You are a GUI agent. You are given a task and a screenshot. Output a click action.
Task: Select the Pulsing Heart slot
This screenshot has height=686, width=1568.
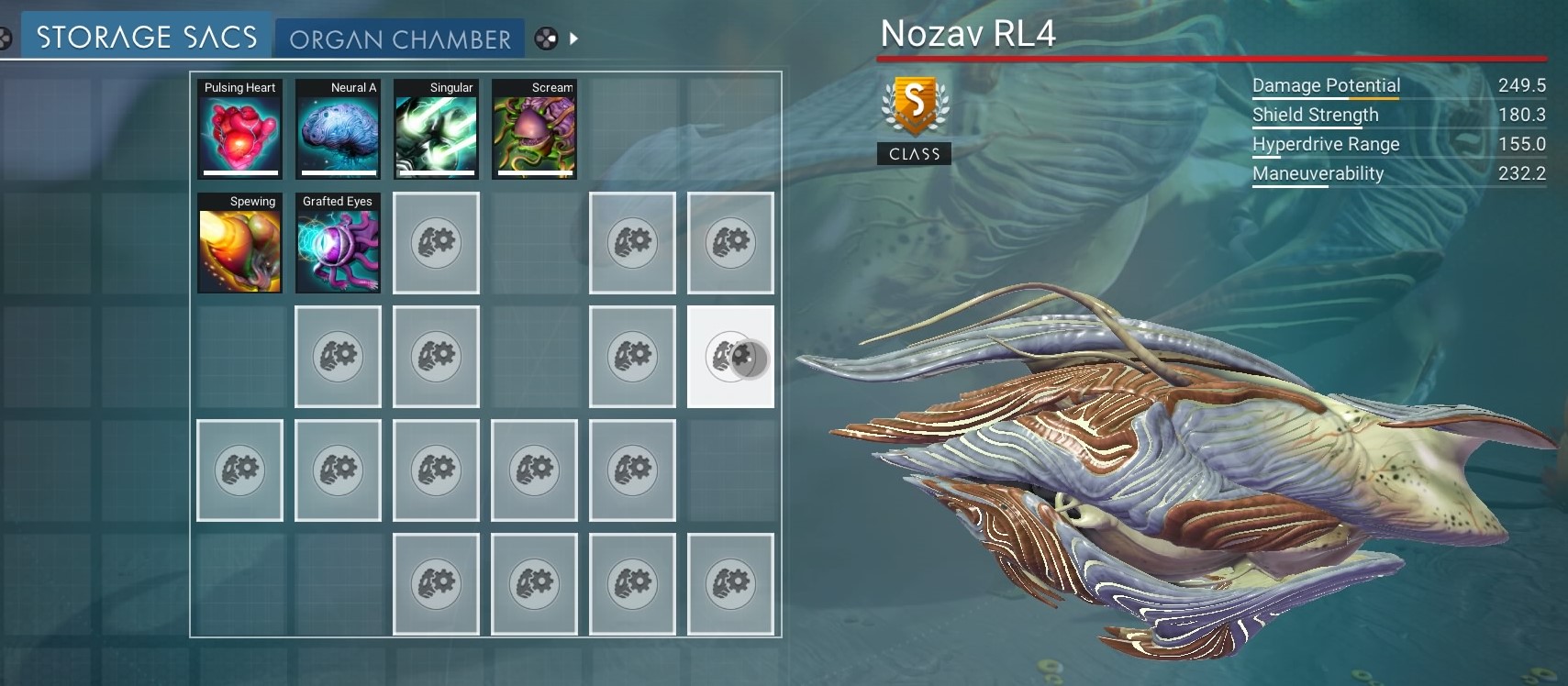pos(239,129)
